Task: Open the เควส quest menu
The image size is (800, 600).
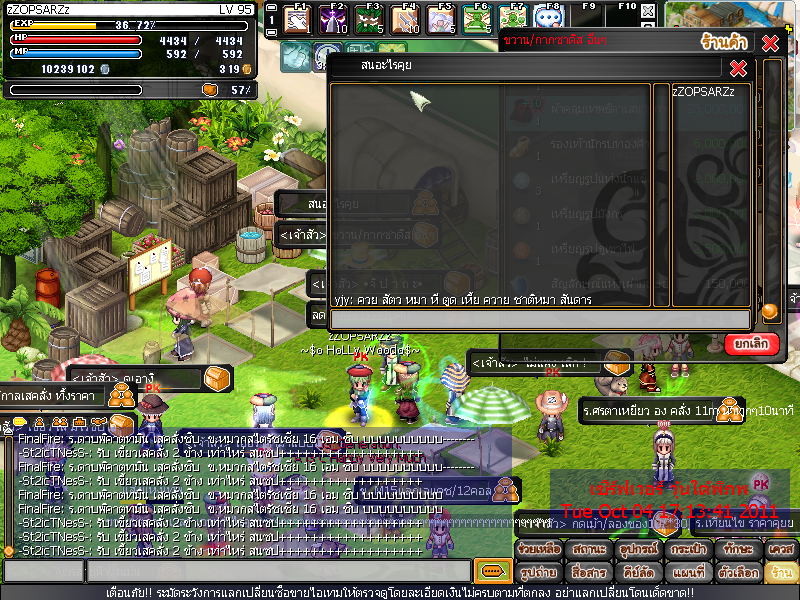Action: click(x=780, y=551)
